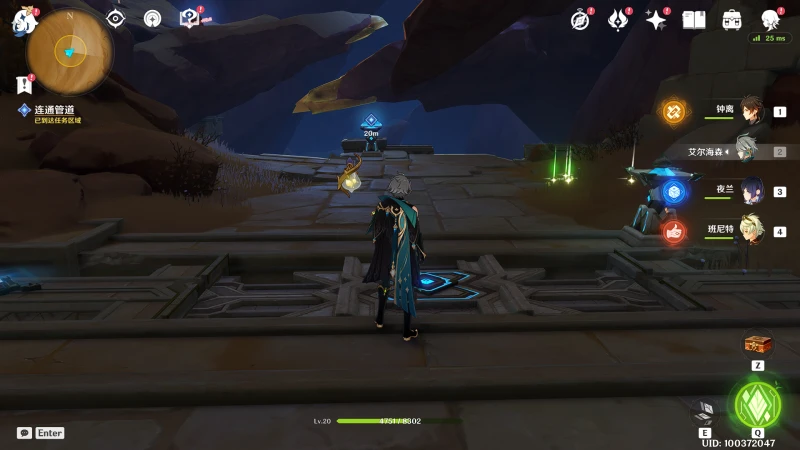Switch to party member 钟离
Viewport: 800px width, 450px height.
click(x=748, y=111)
